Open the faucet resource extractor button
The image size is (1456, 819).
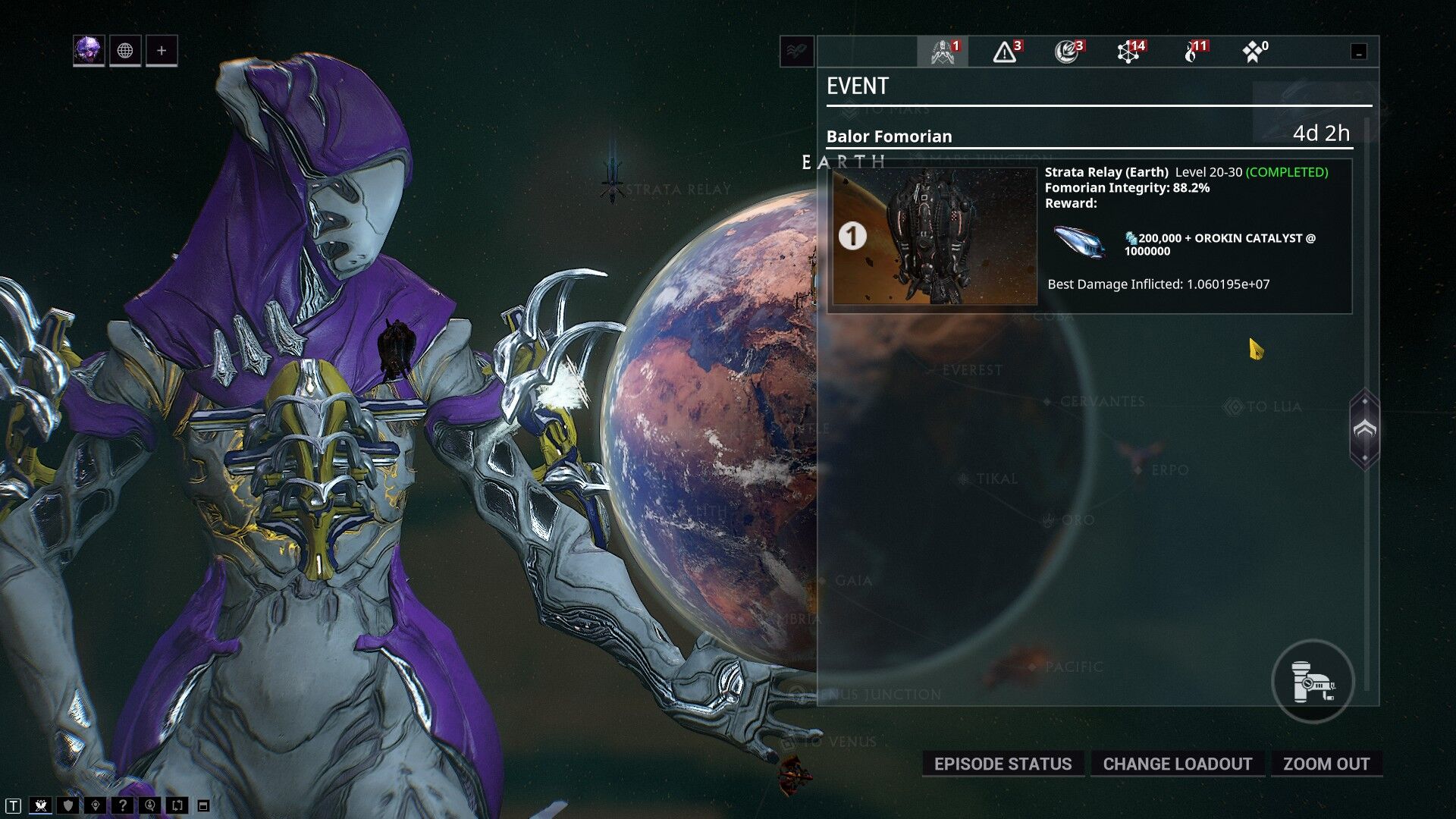(1313, 682)
